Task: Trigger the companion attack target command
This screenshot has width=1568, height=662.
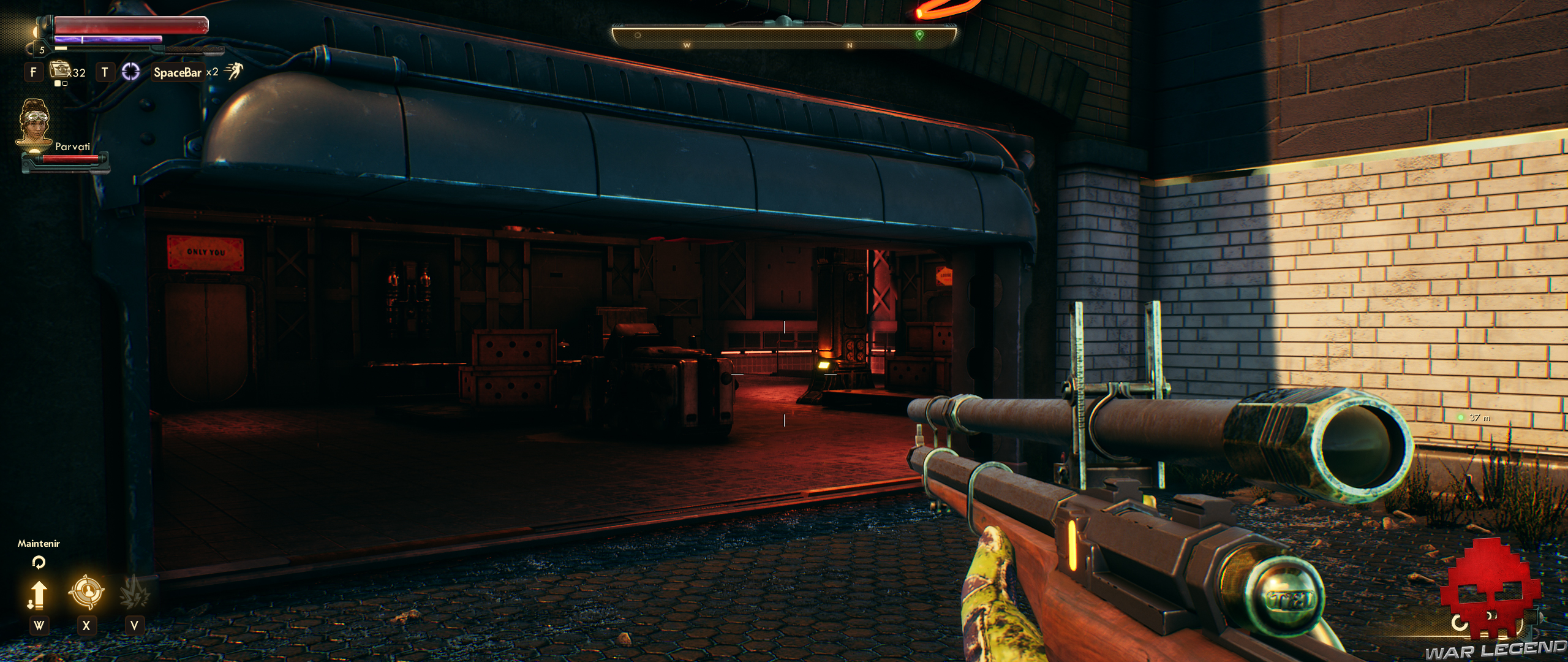Action: (x=86, y=592)
